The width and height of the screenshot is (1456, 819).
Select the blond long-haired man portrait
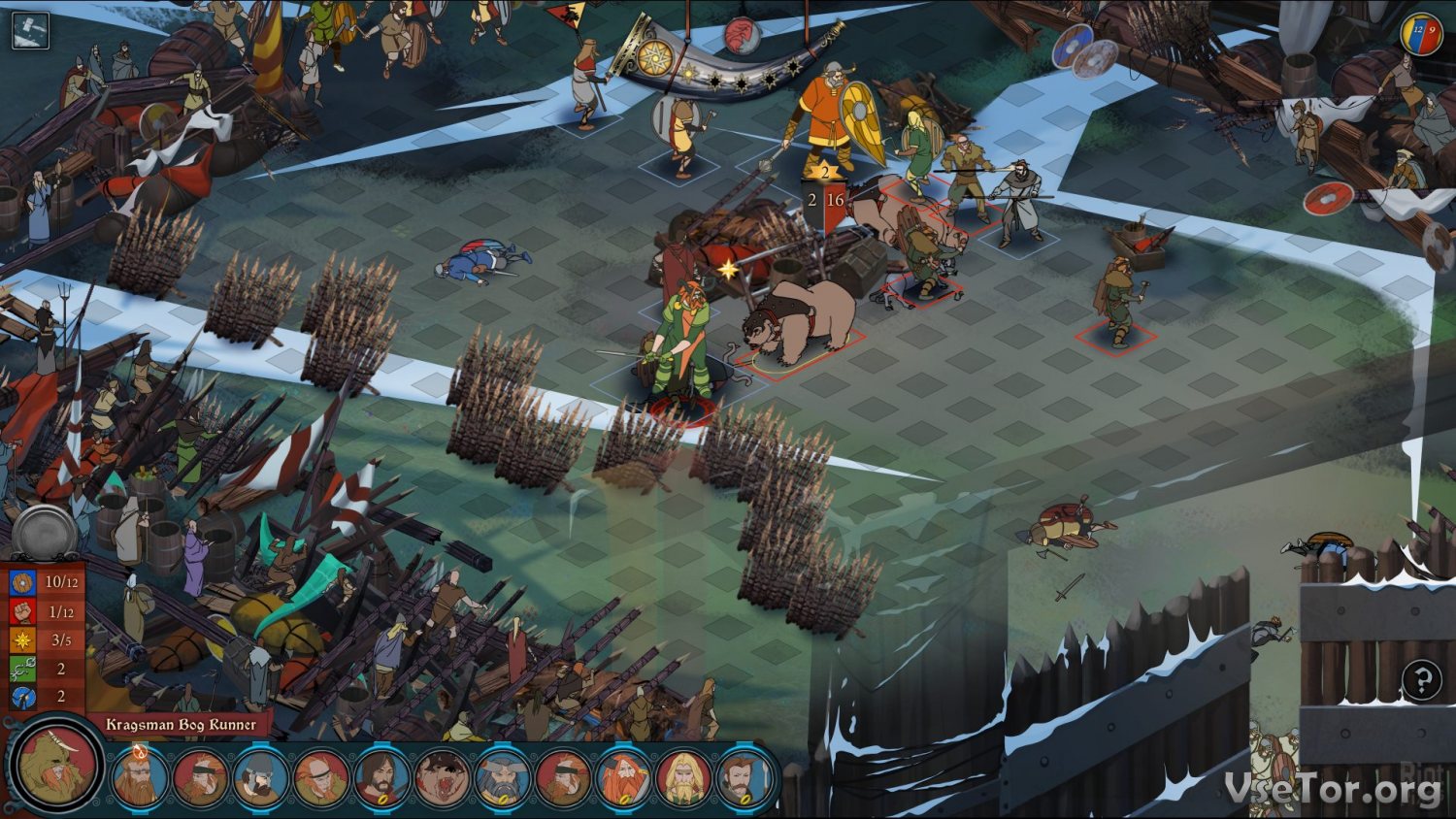tap(683, 779)
